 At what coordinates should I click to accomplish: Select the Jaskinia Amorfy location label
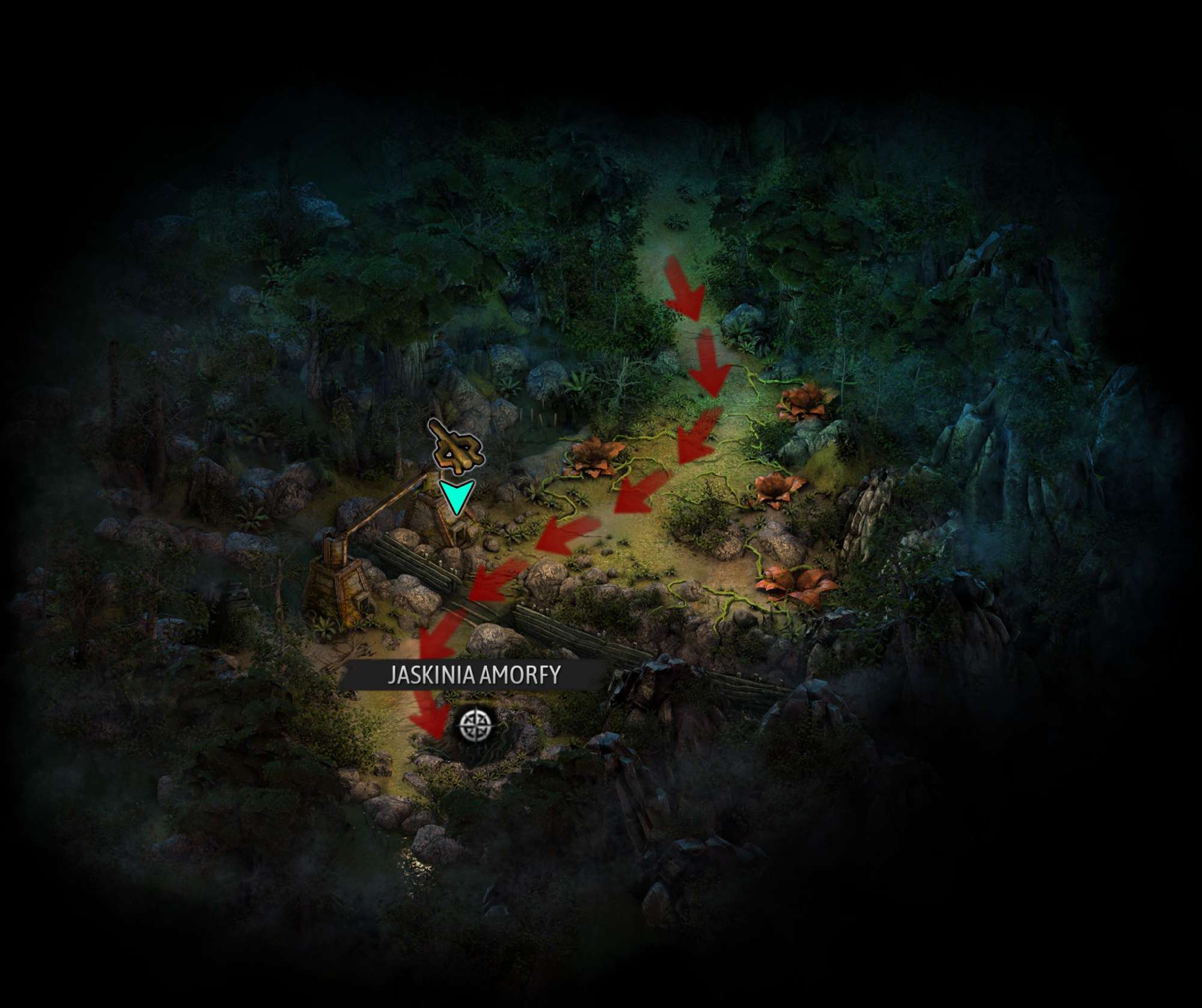pyautogui.click(x=474, y=675)
